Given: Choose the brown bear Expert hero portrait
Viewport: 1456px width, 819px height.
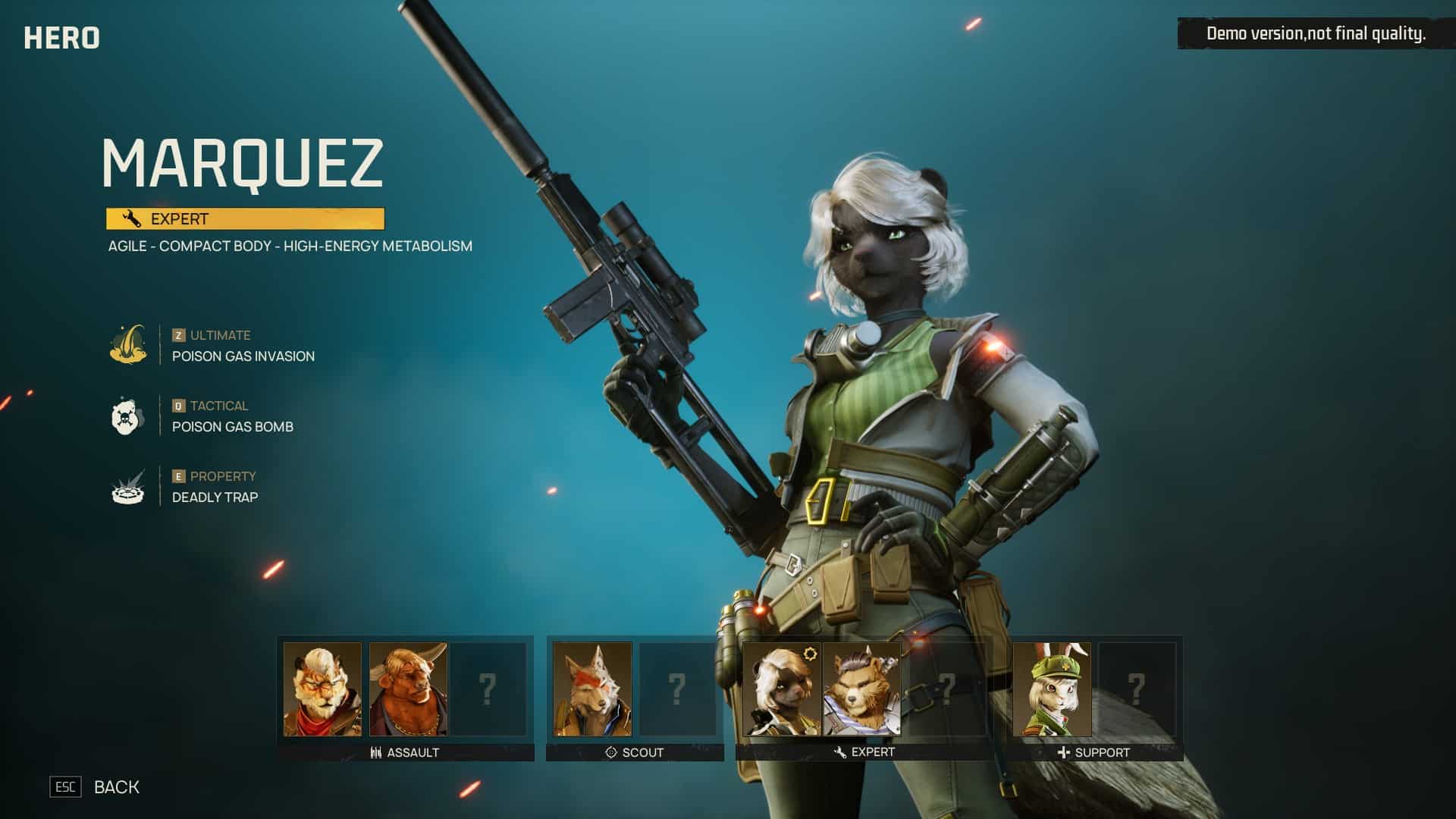Looking at the screenshot, I should click(862, 689).
